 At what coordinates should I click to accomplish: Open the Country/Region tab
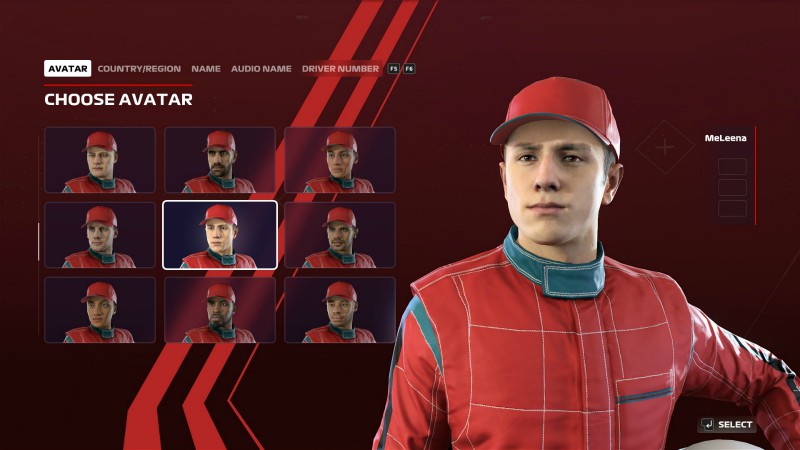click(139, 69)
